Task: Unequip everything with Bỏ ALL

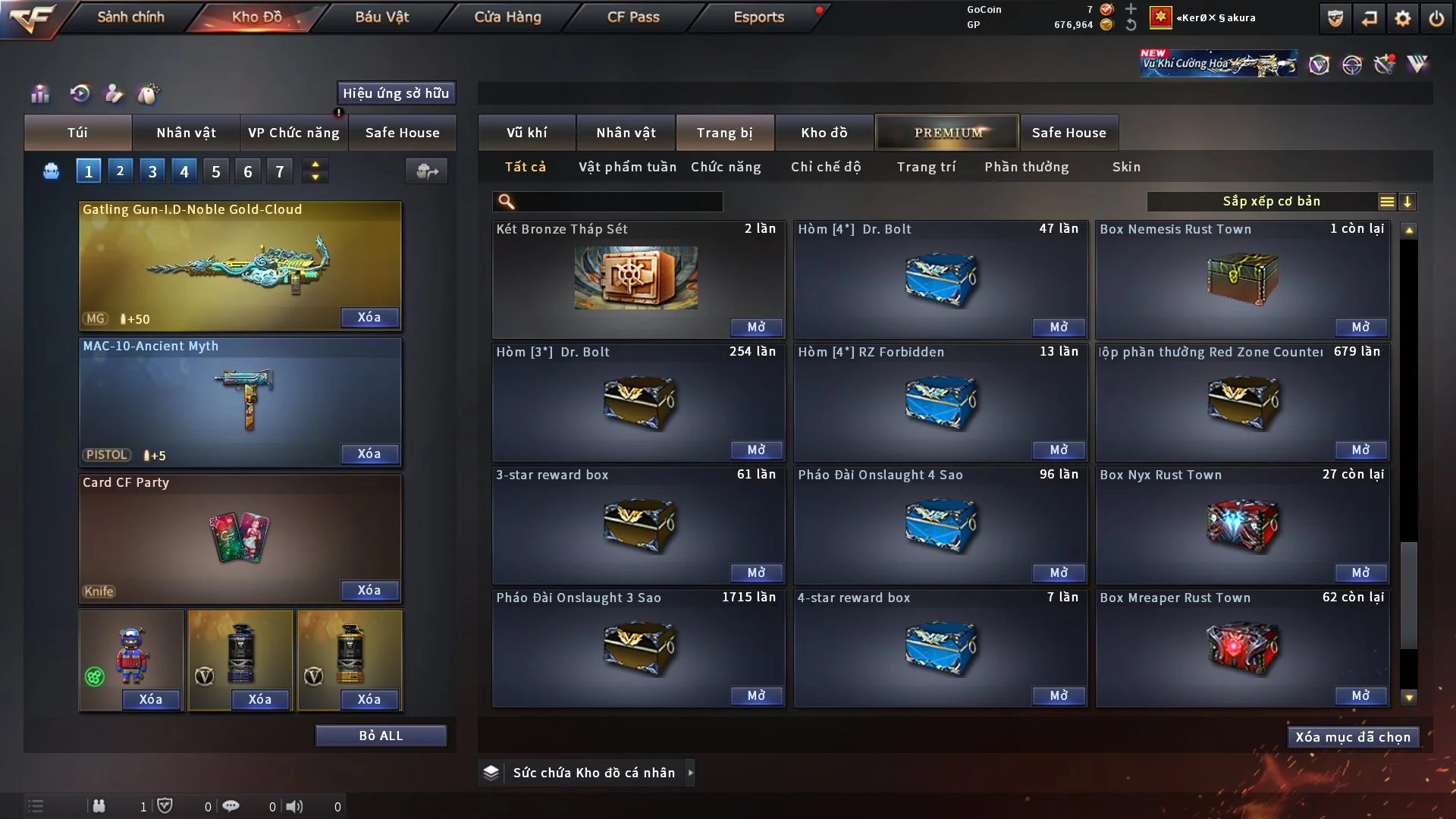Action: 381,736
